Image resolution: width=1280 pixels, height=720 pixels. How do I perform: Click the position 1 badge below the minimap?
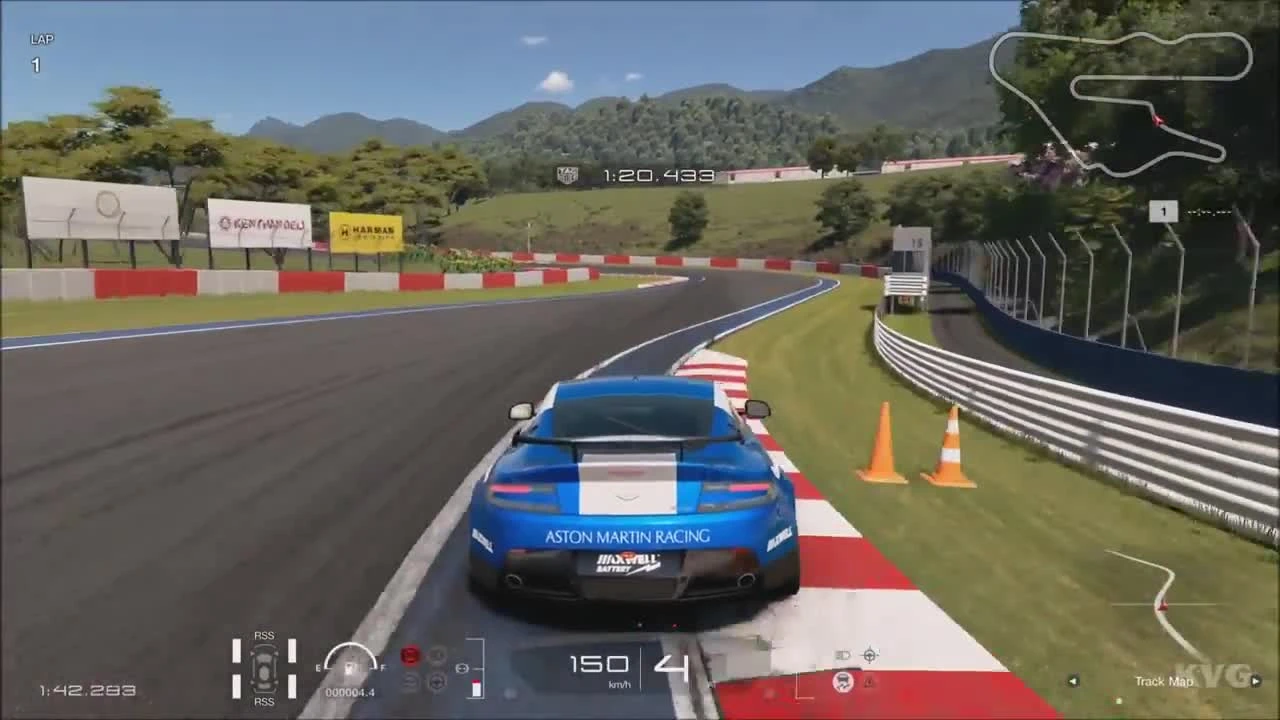[x=1162, y=211]
